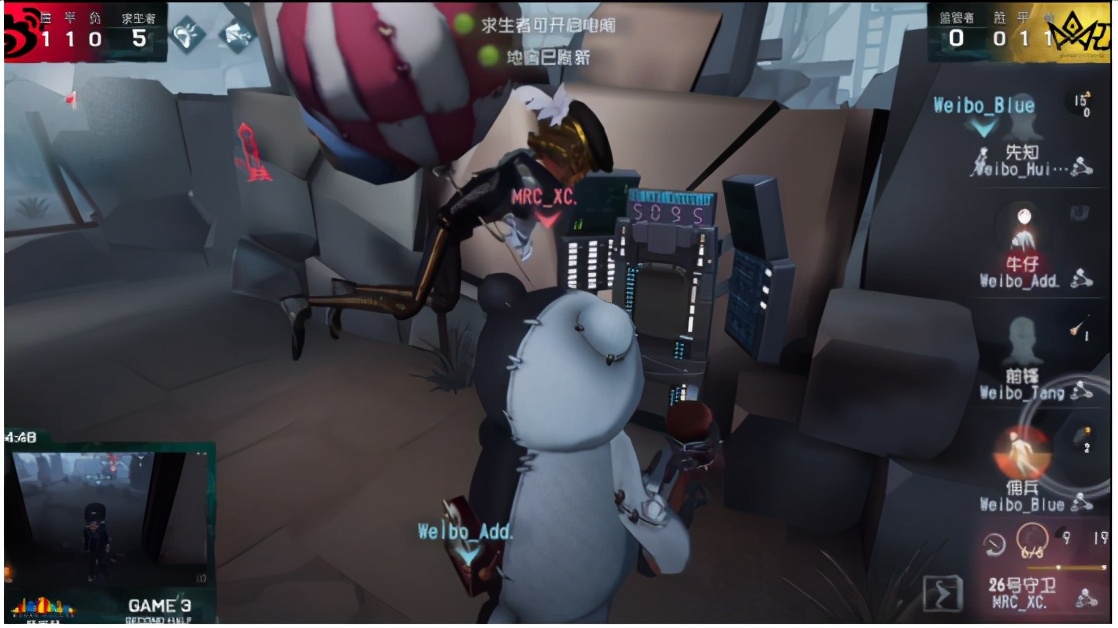The image size is (1118, 628).
Task: Click the hunter's clock timer icon
Action: 994,544
